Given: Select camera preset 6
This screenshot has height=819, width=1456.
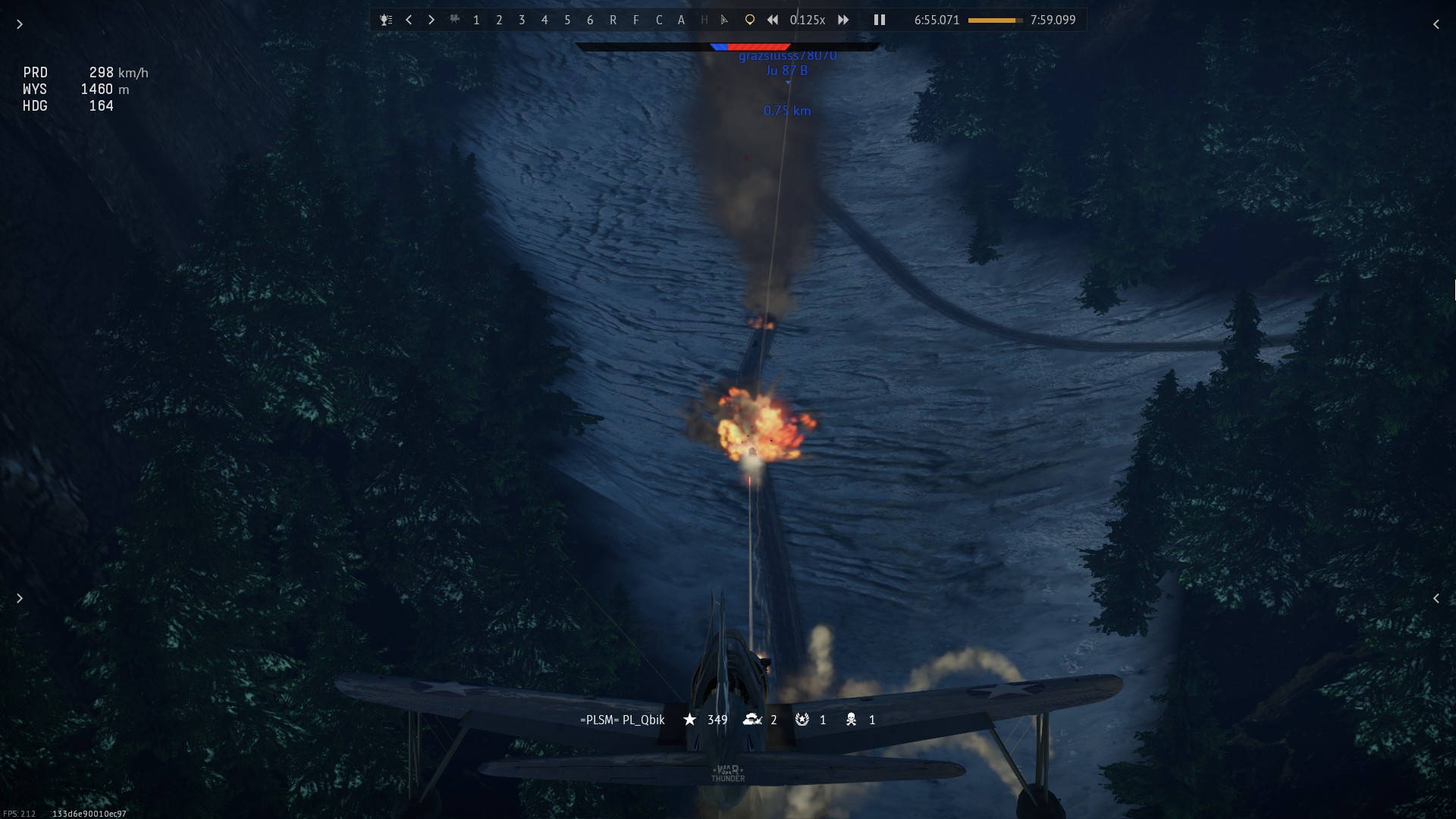Looking at the screenshot, I should (590, 20).
